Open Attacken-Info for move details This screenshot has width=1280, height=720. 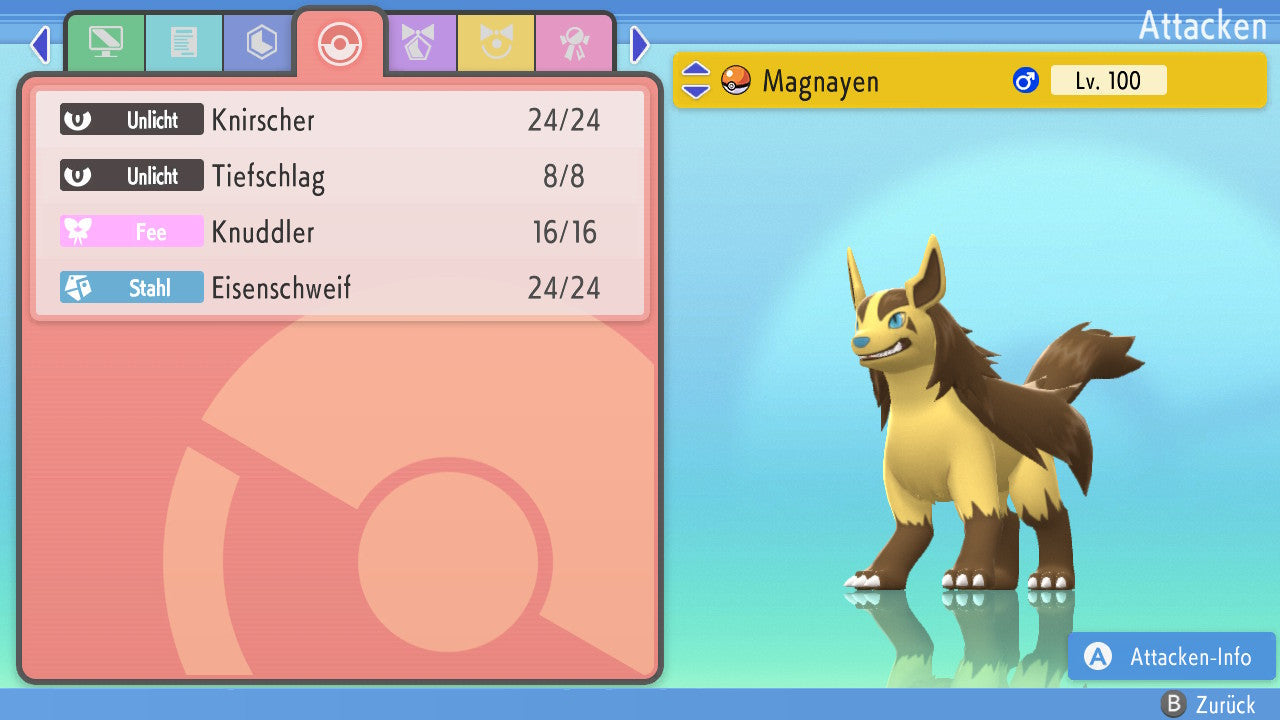[1171, 657]
